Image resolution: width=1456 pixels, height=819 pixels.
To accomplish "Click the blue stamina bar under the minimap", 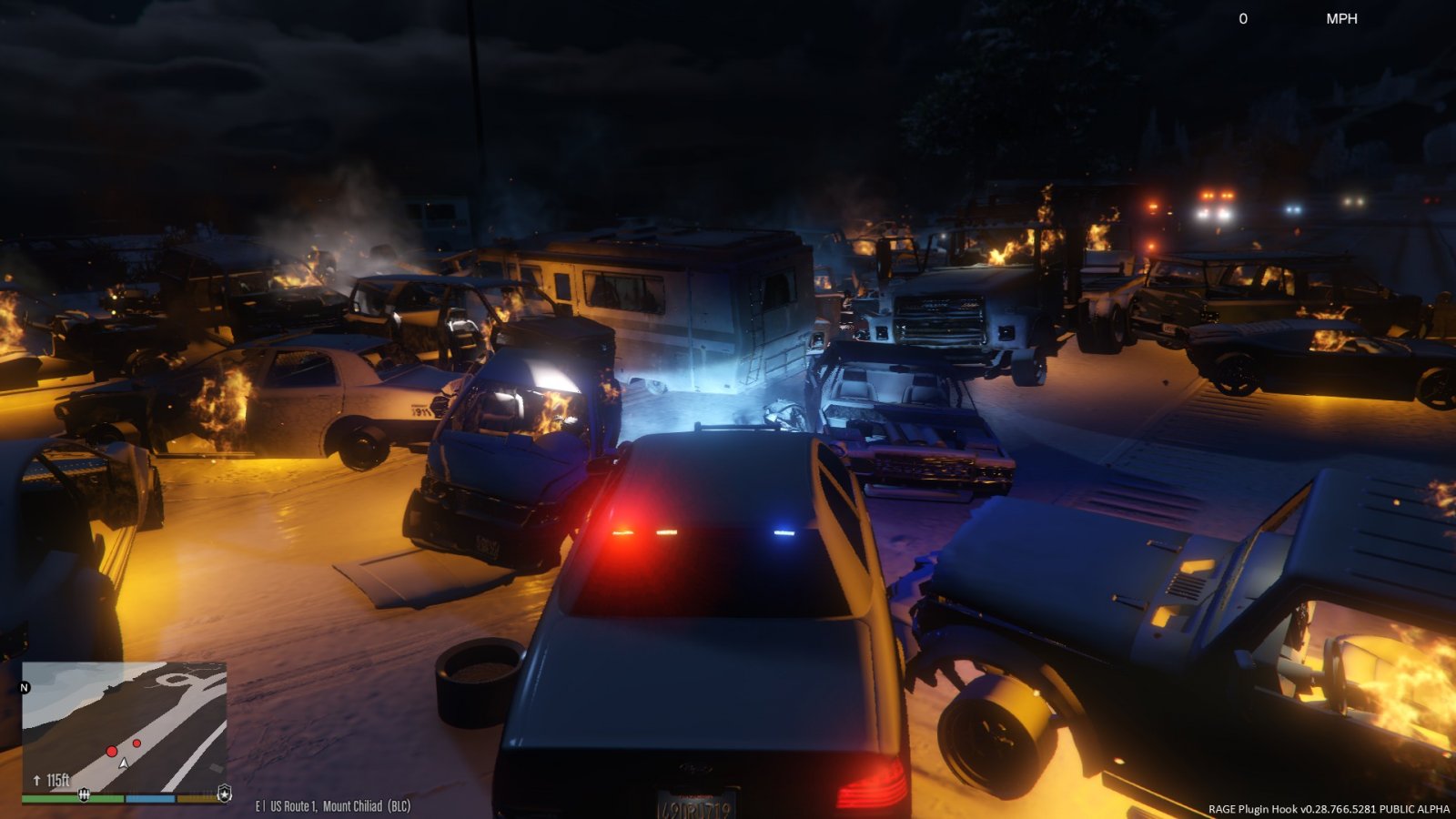I will tap(150, 798).
